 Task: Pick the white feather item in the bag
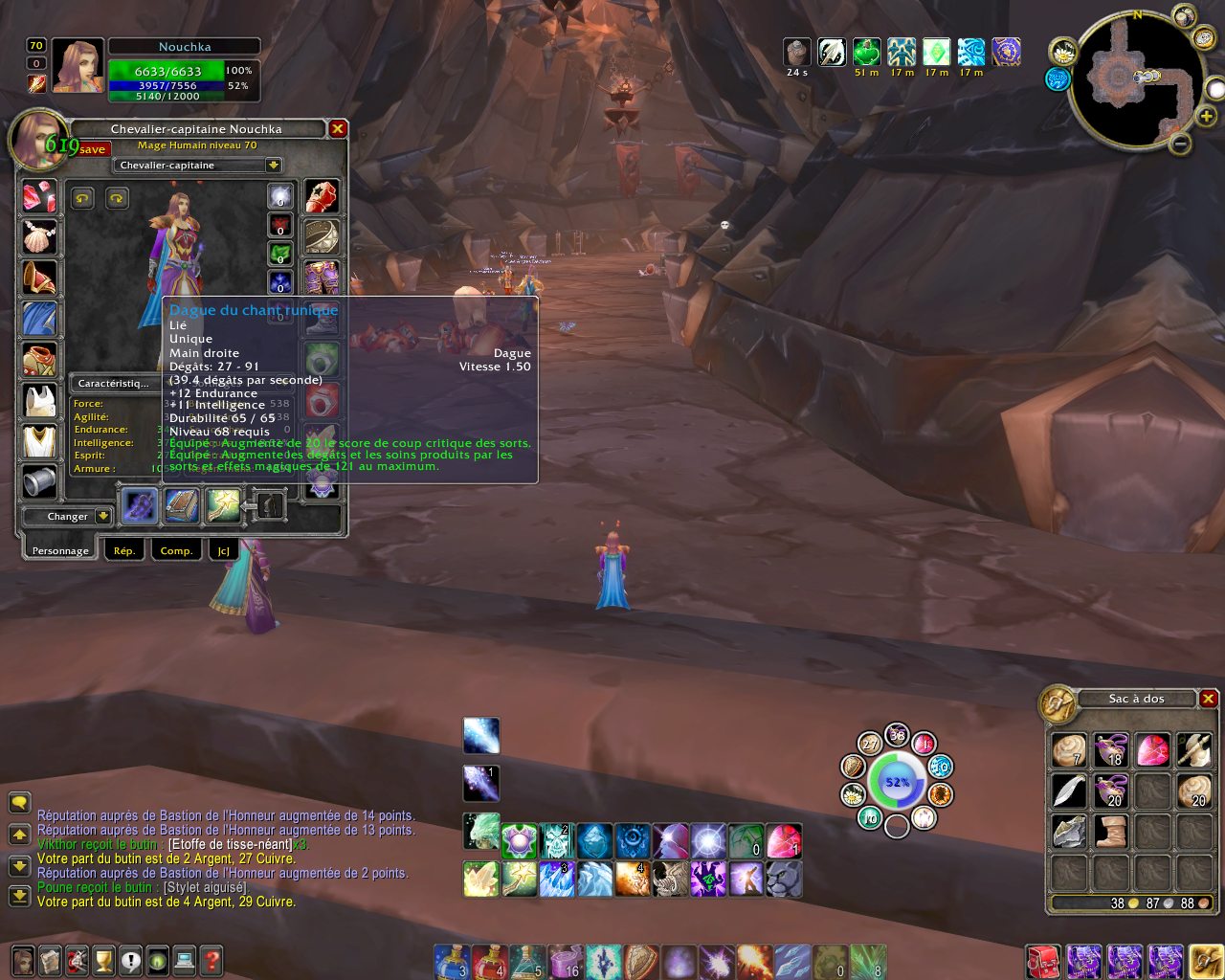(x=1069, y=791)
